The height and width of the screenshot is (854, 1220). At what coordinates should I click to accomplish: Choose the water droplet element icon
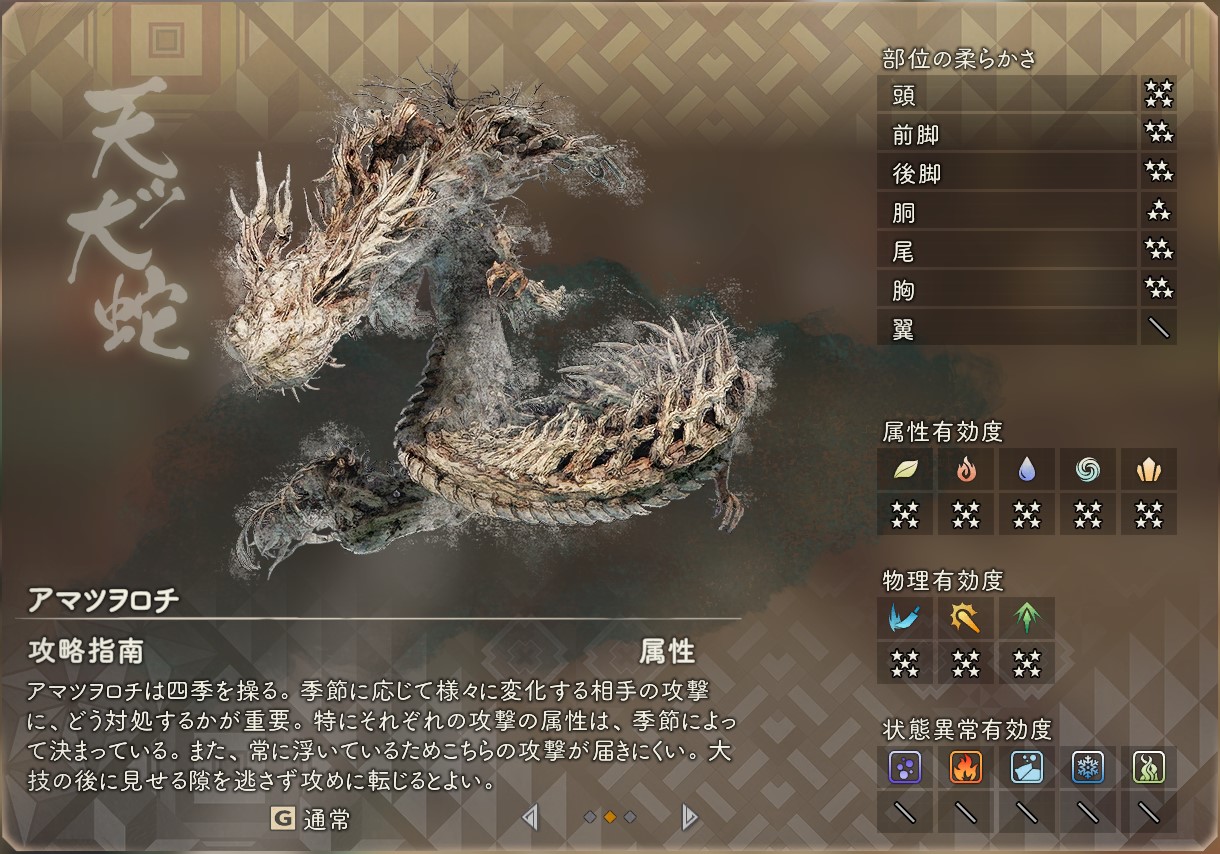coord(1027,468)
